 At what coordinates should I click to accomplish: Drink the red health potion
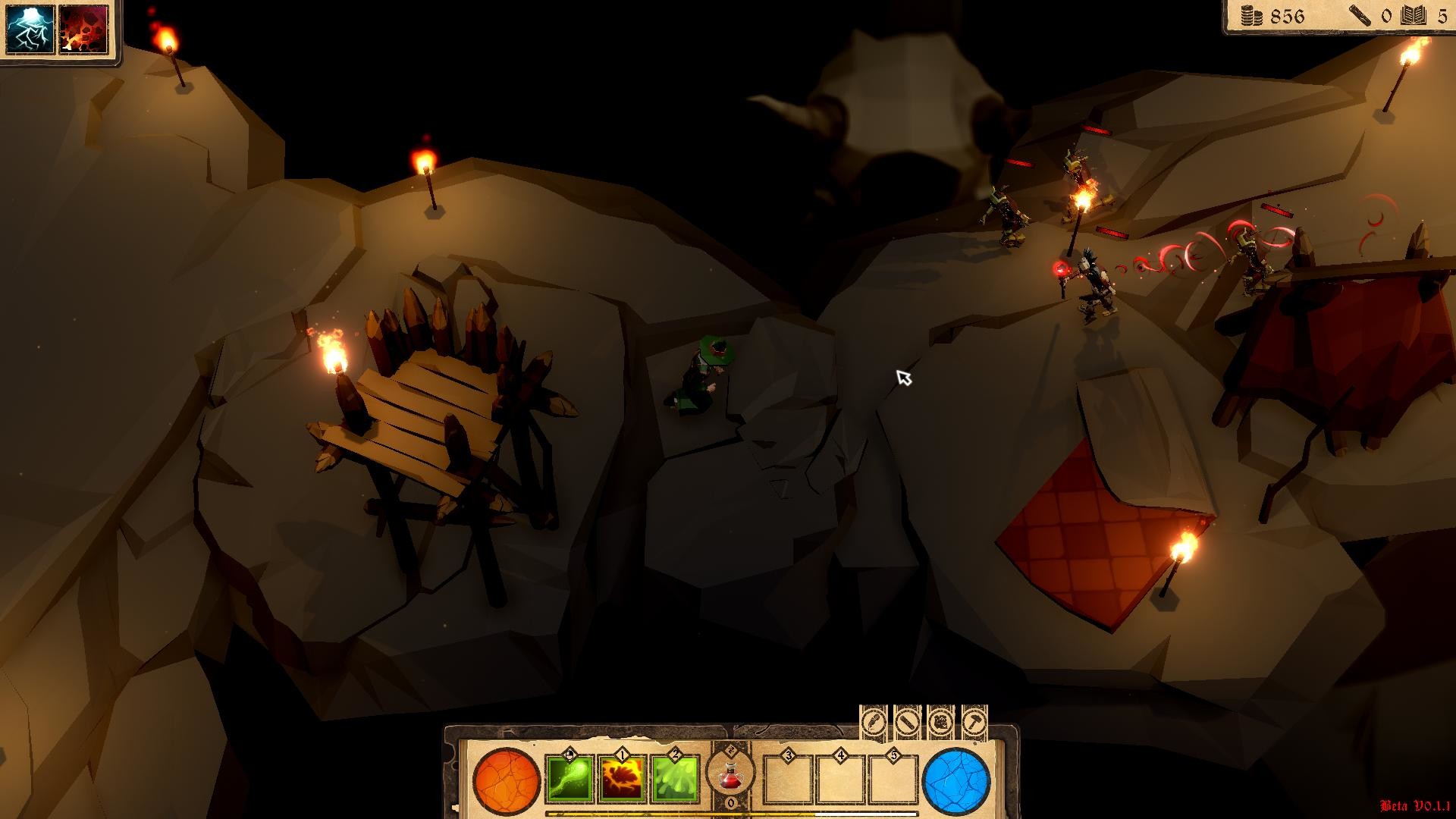coord(730,777)
